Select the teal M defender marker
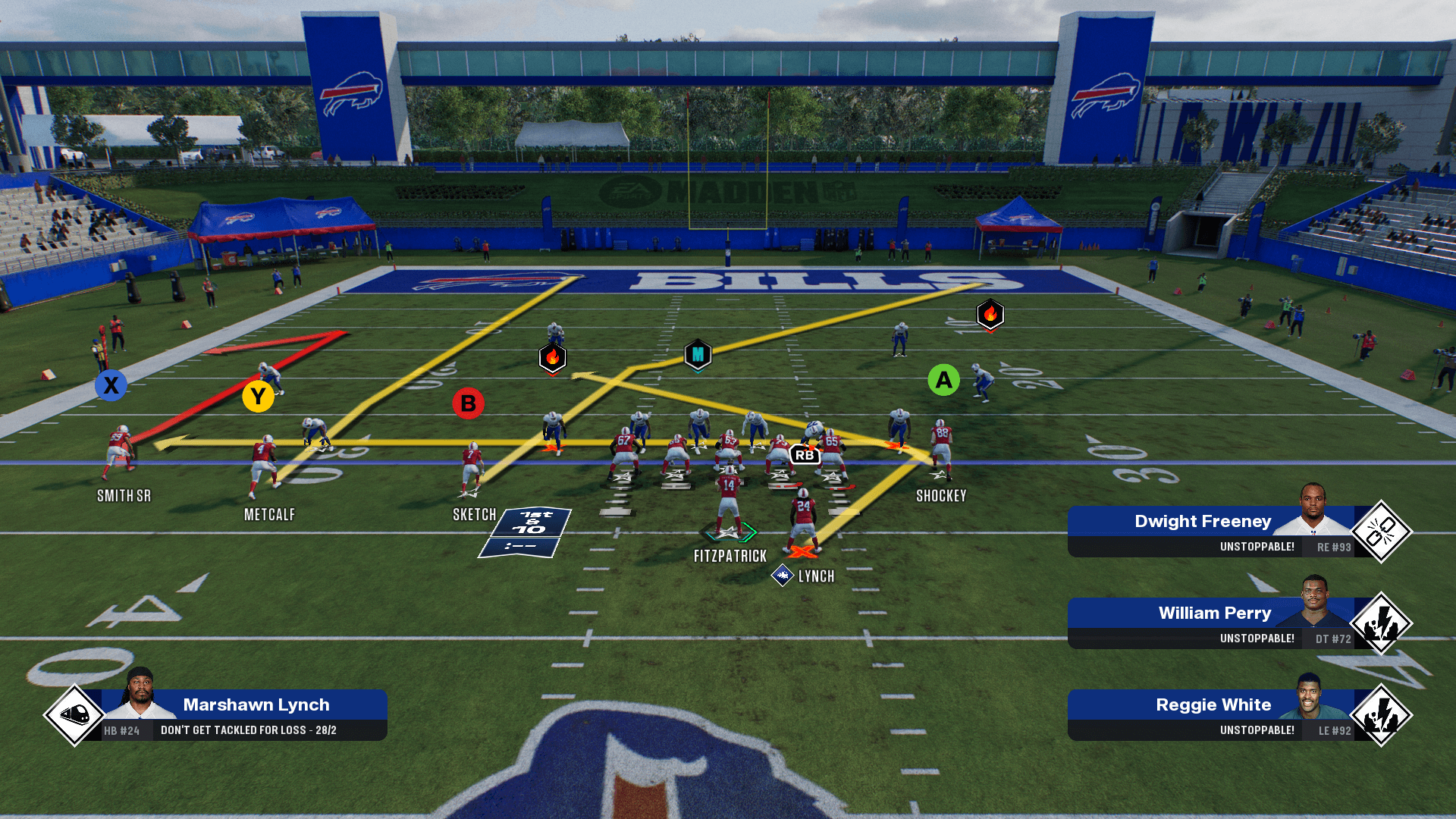 698,354
